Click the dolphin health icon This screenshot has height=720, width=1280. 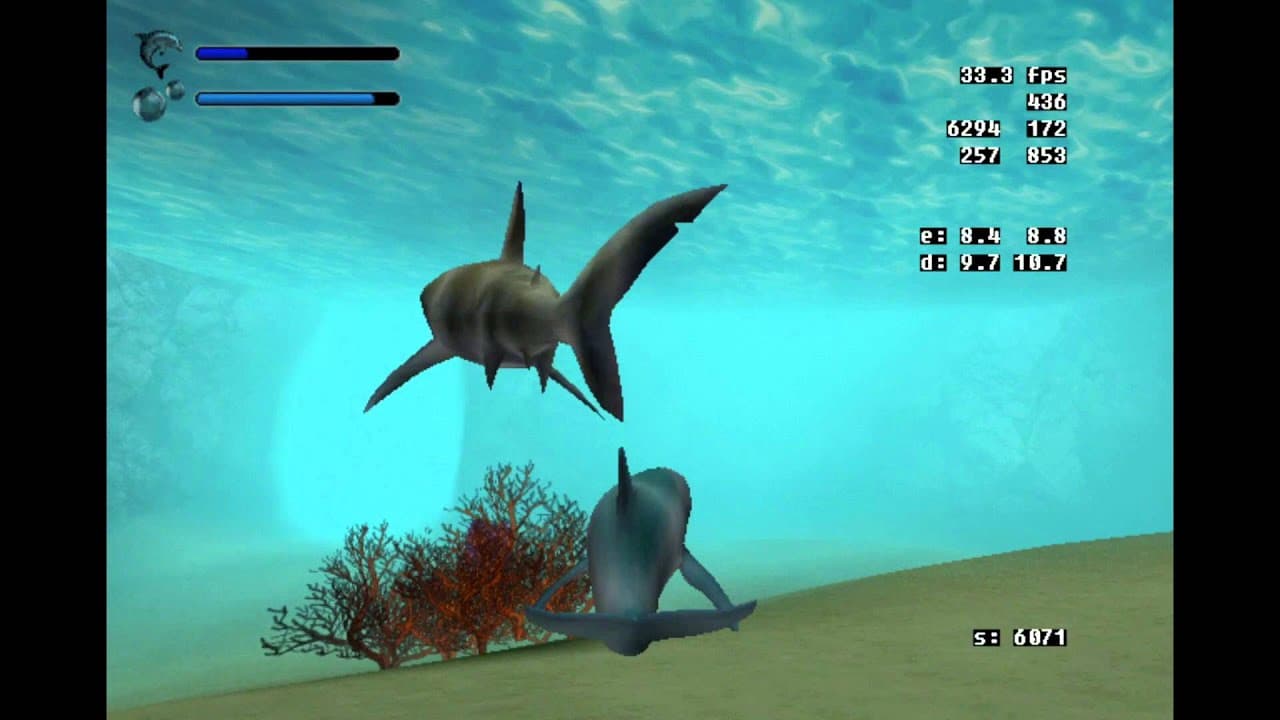(x=158, y=50)
